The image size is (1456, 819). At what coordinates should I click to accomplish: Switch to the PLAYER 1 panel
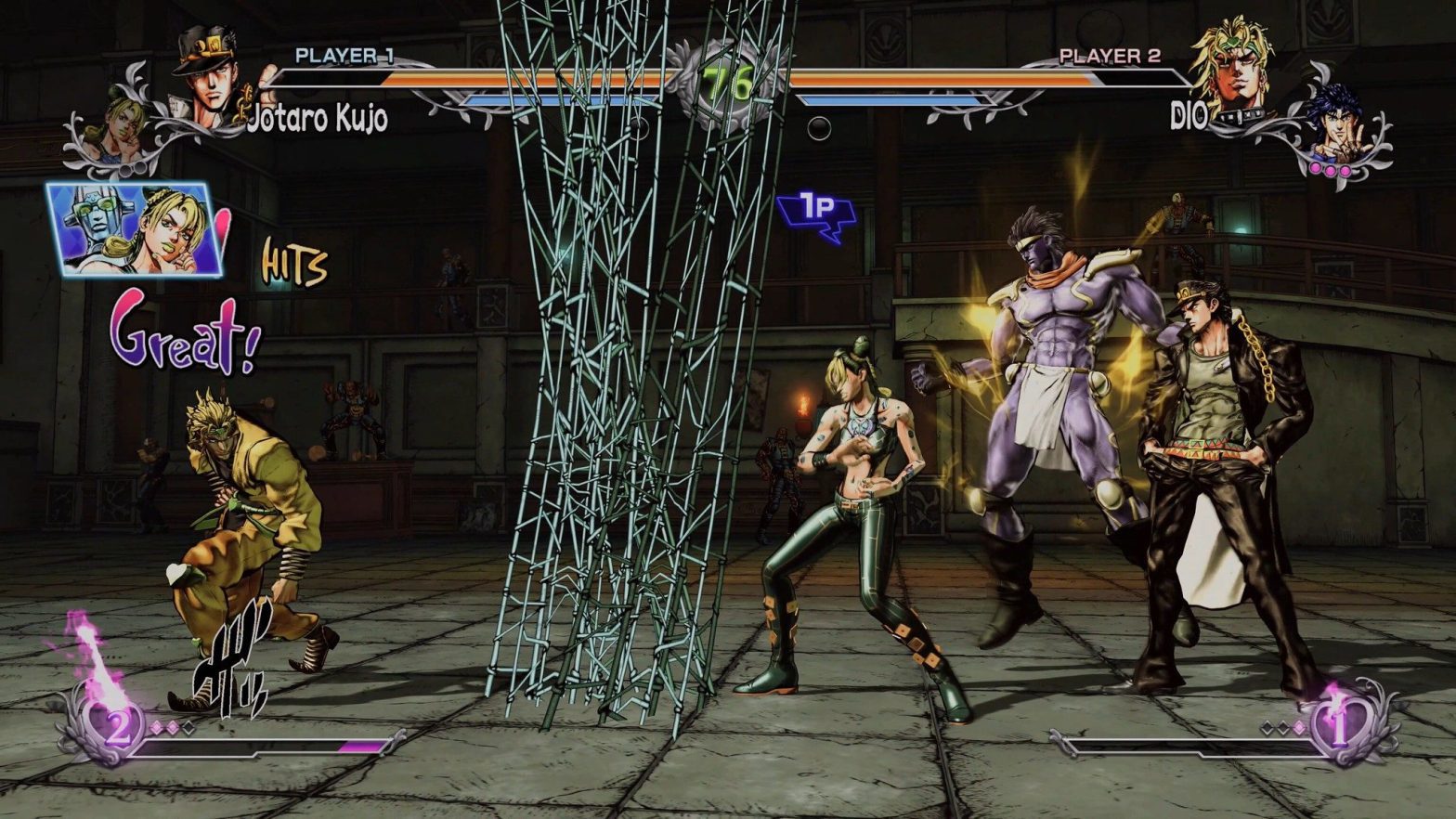[x=344, y=56]
